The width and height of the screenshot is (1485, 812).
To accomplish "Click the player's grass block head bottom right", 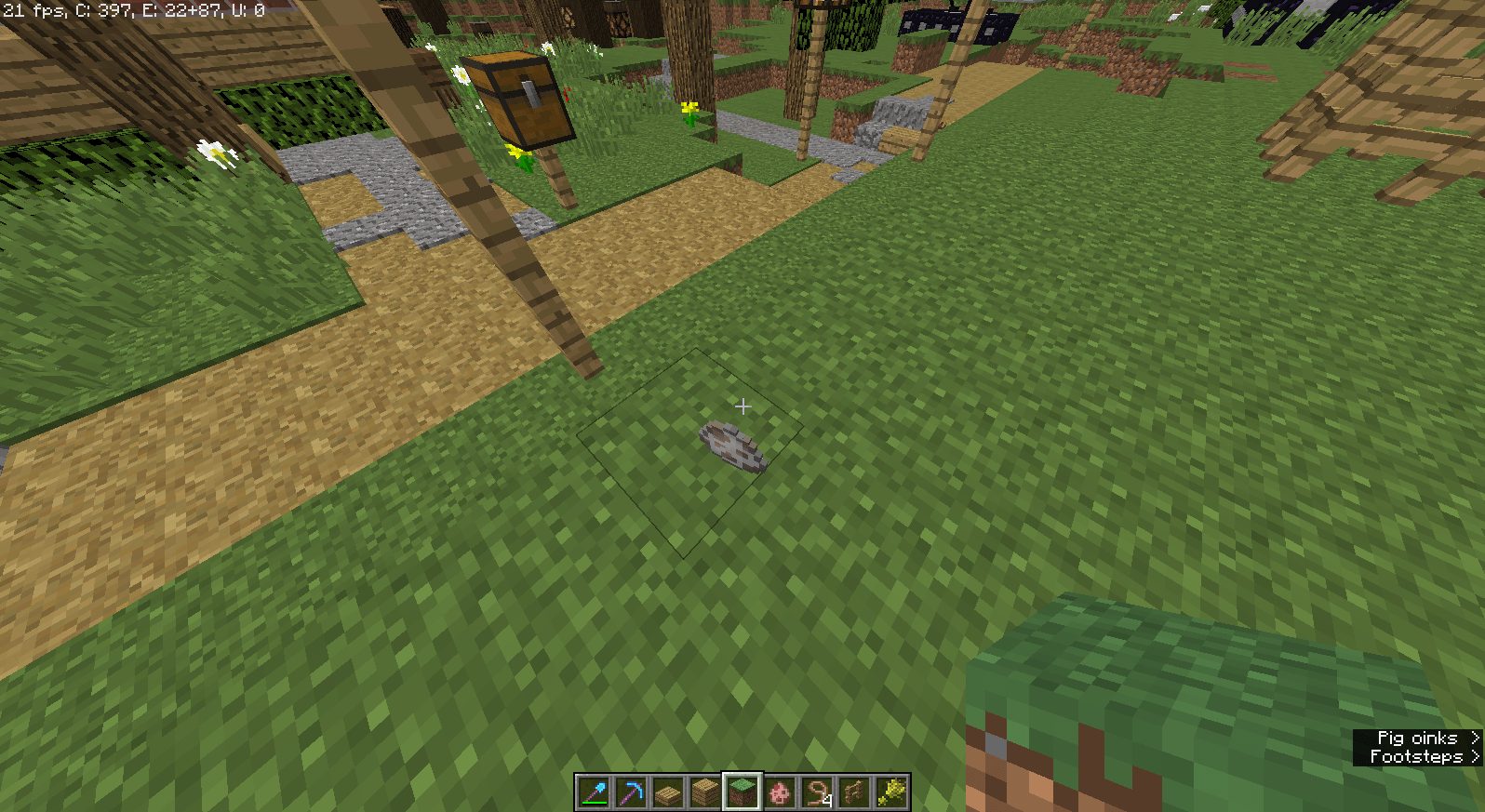I will [1210, 707].
